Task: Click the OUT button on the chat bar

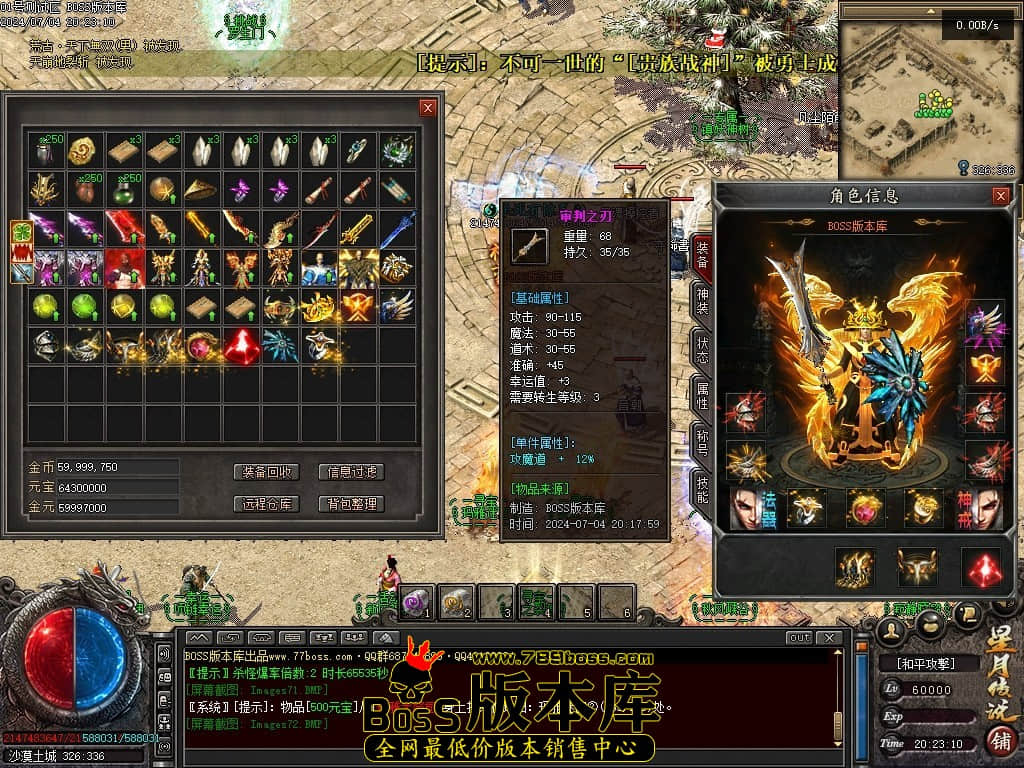Action: [799, 638]
